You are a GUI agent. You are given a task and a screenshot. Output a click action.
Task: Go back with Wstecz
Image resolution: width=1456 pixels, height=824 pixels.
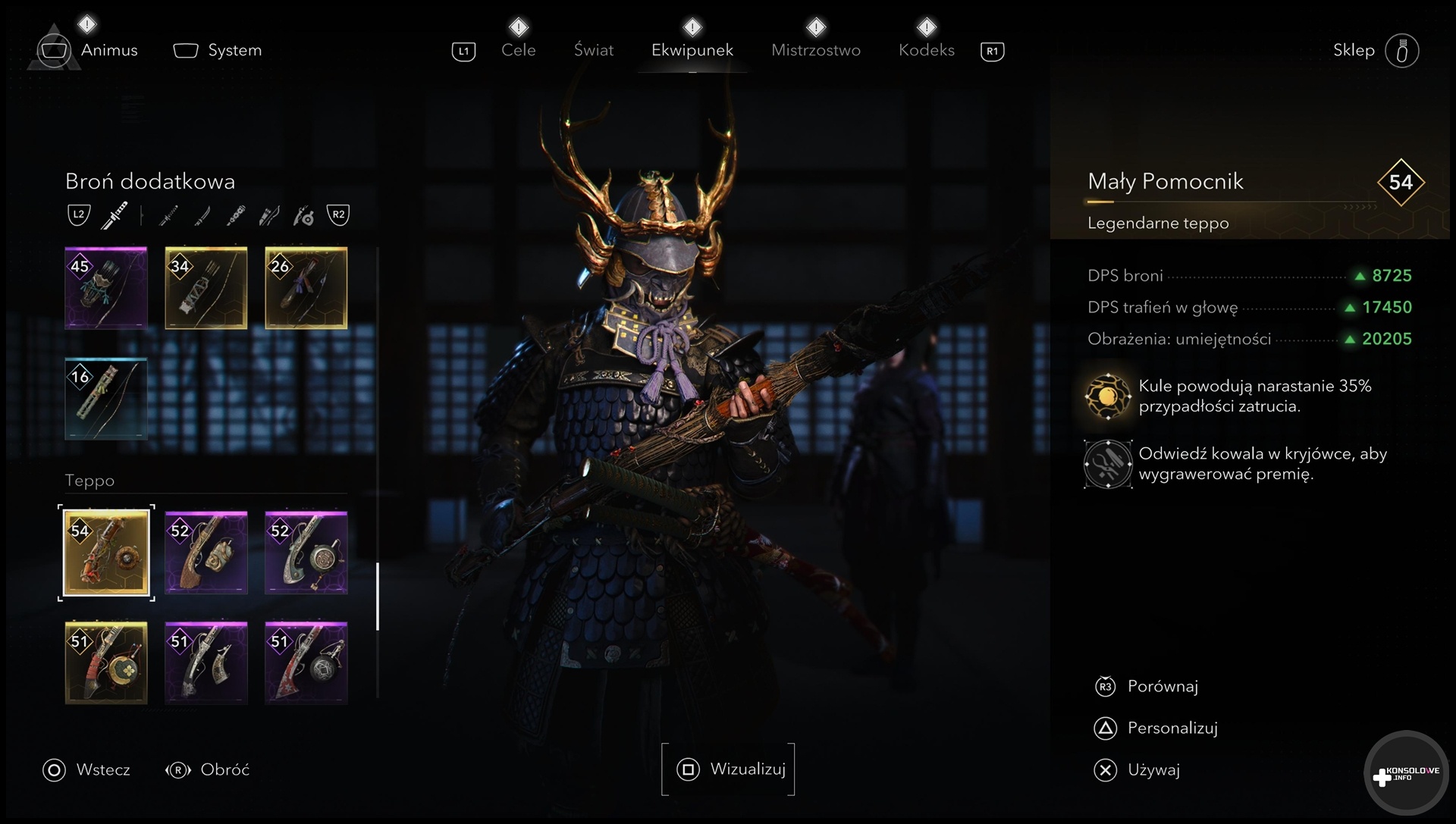[102, 770]
